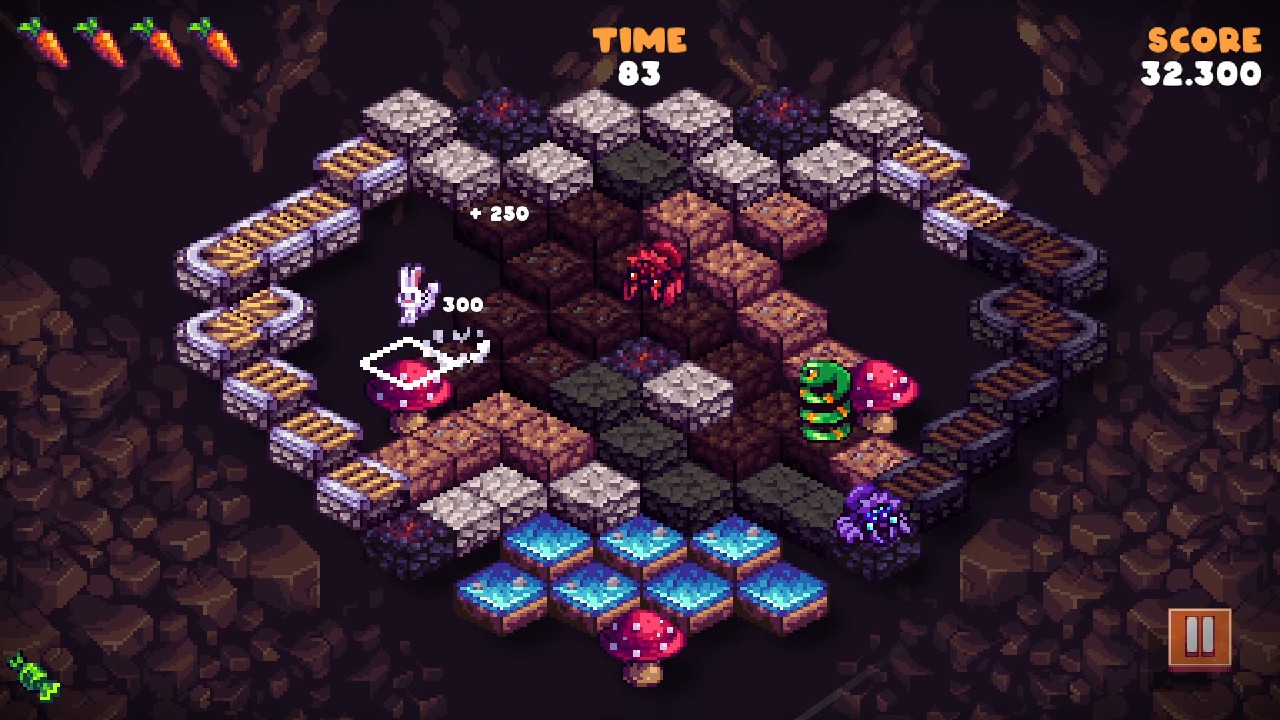1280x720 pixels.
Task: Click the SCORE label
Action: click(x=1203, y=38)
